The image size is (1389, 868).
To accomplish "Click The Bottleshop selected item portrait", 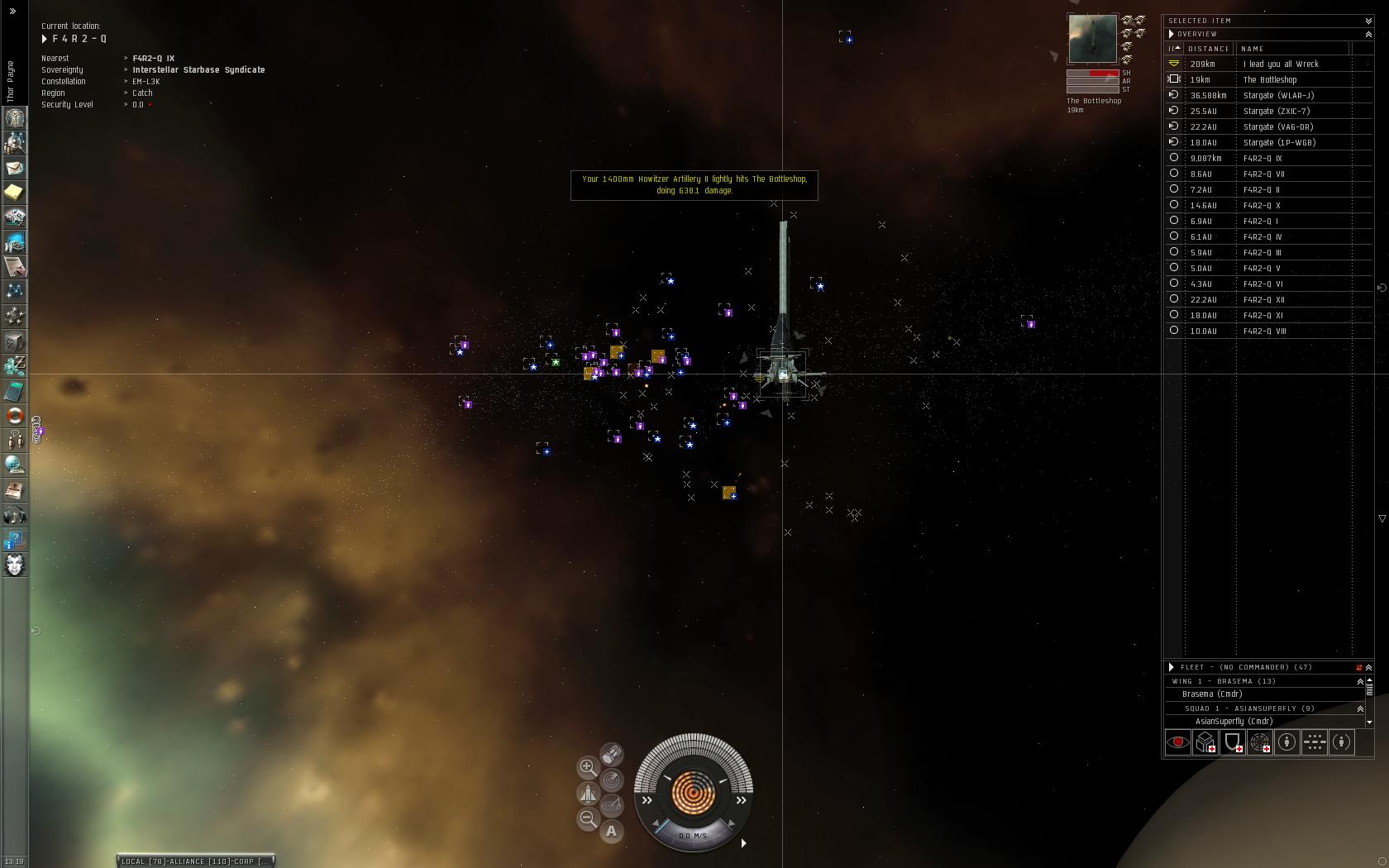I will coord(1092,39).
